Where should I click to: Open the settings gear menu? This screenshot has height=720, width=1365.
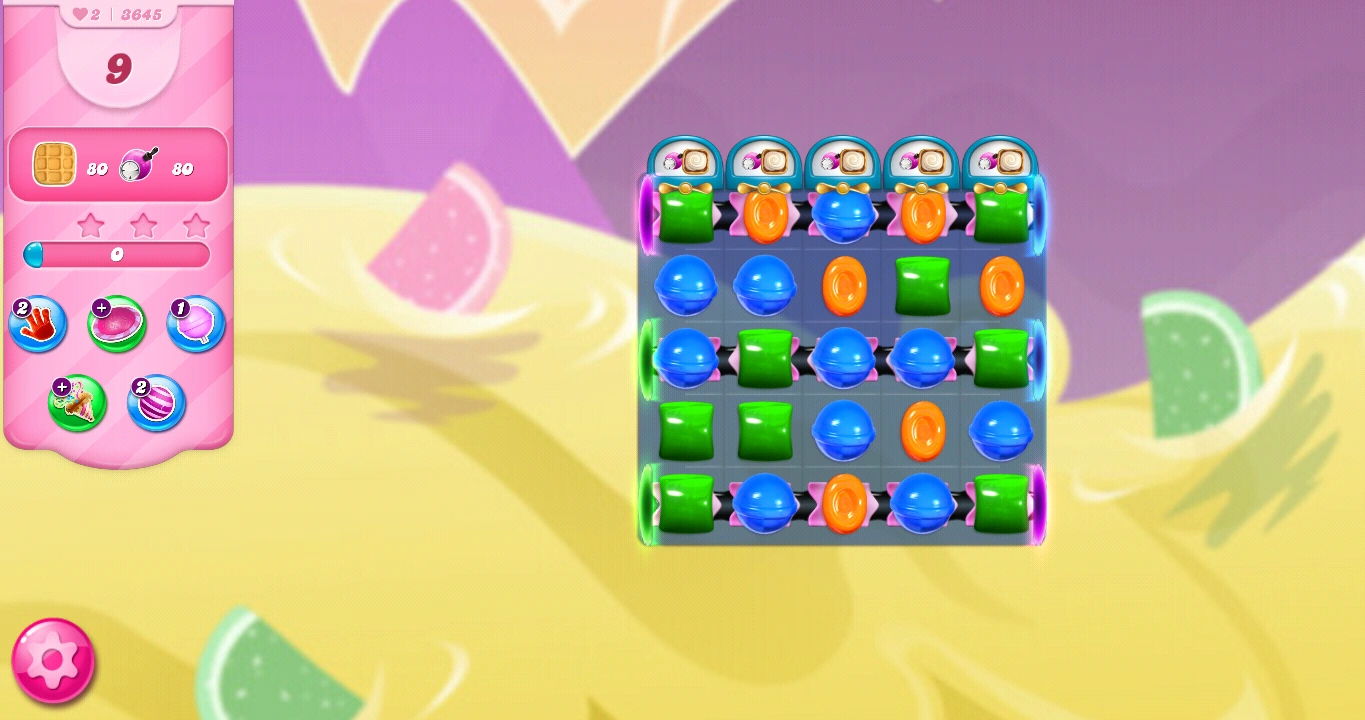[x=51, y=660]
